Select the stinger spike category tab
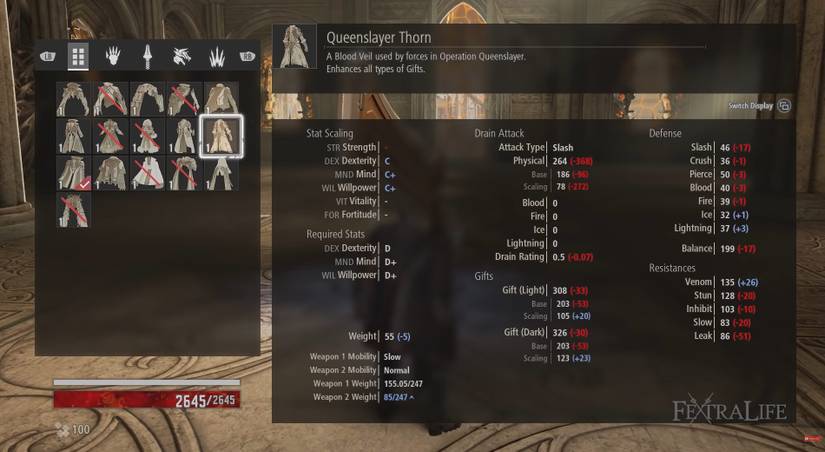Image resolution: width=825 pixels, height=452 pixels. tap(147, 56)
